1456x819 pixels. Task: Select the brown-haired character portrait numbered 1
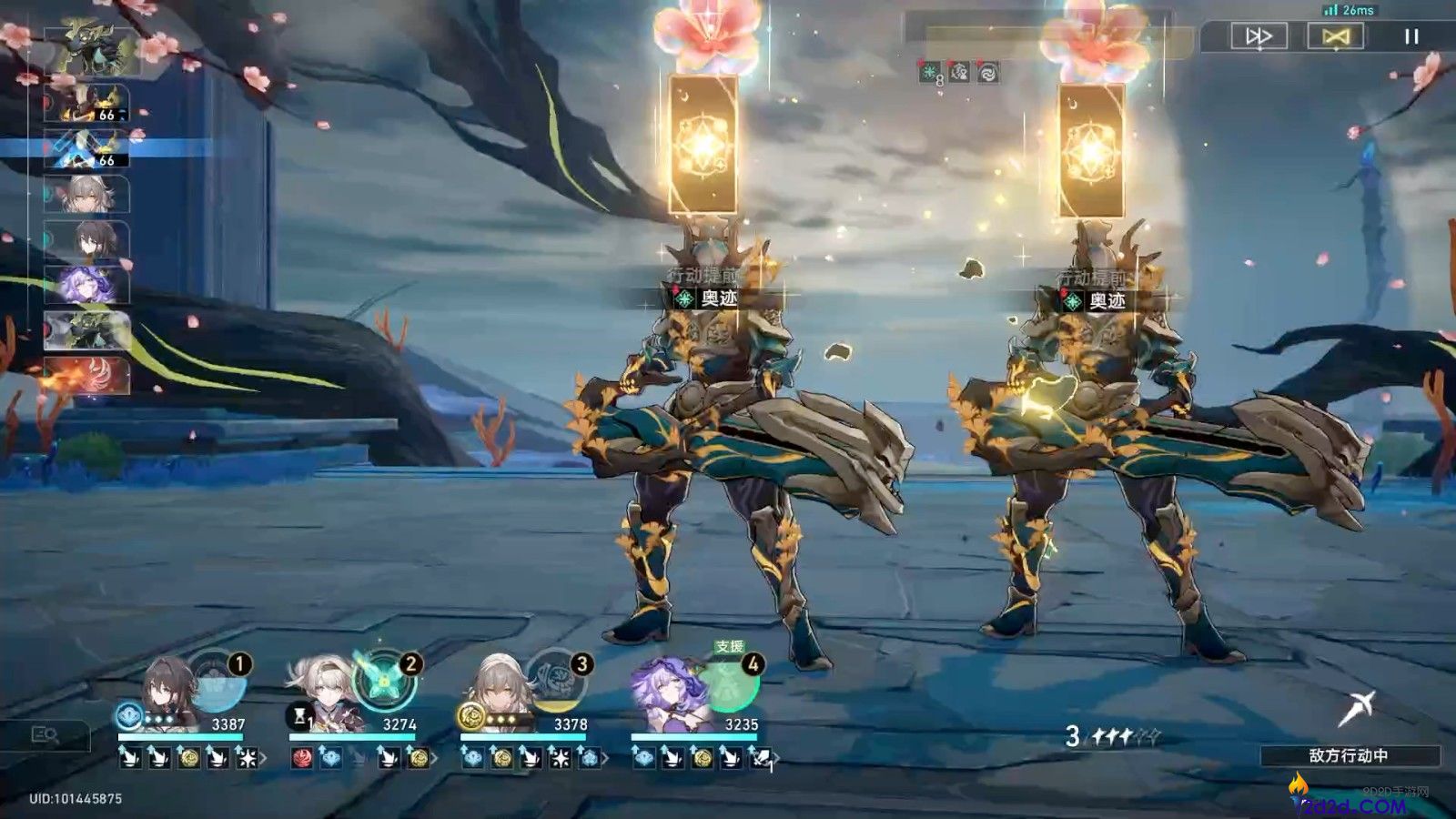pos(170,693)
